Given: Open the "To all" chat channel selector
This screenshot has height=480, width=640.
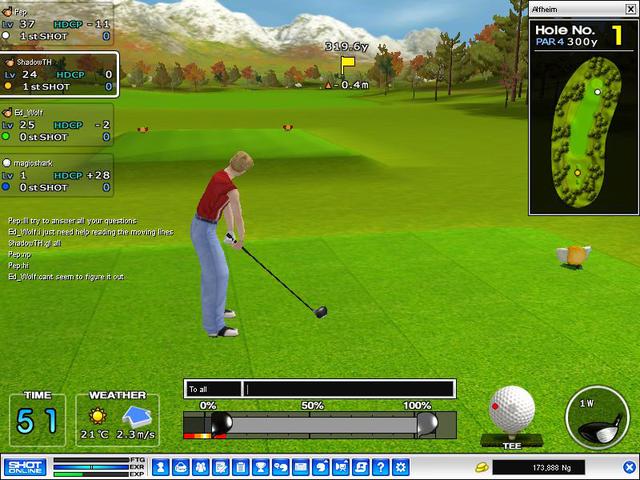Looking at the screenshot, I should [x=213, y=388].
